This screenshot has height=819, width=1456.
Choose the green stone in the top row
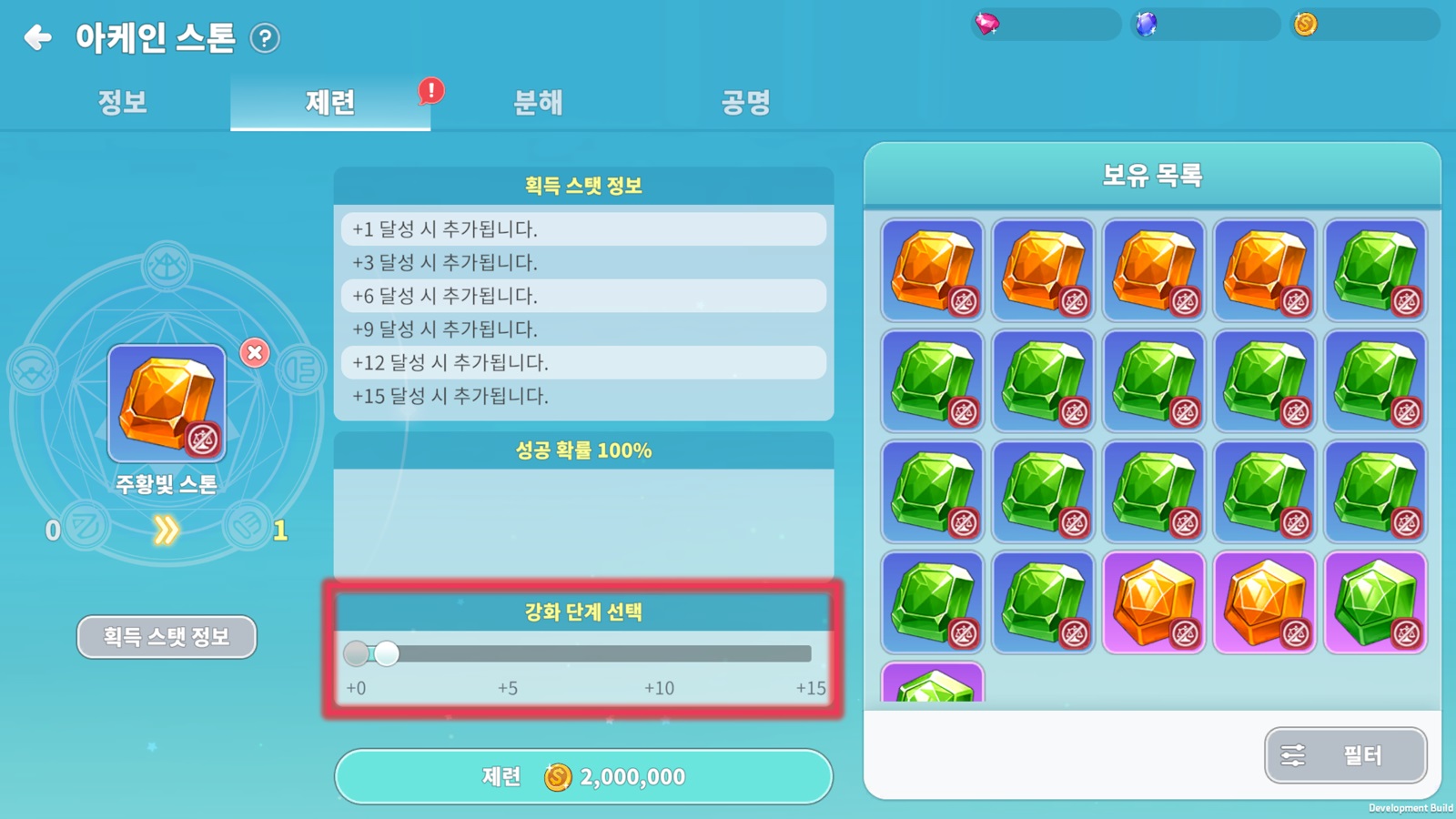1375,269
